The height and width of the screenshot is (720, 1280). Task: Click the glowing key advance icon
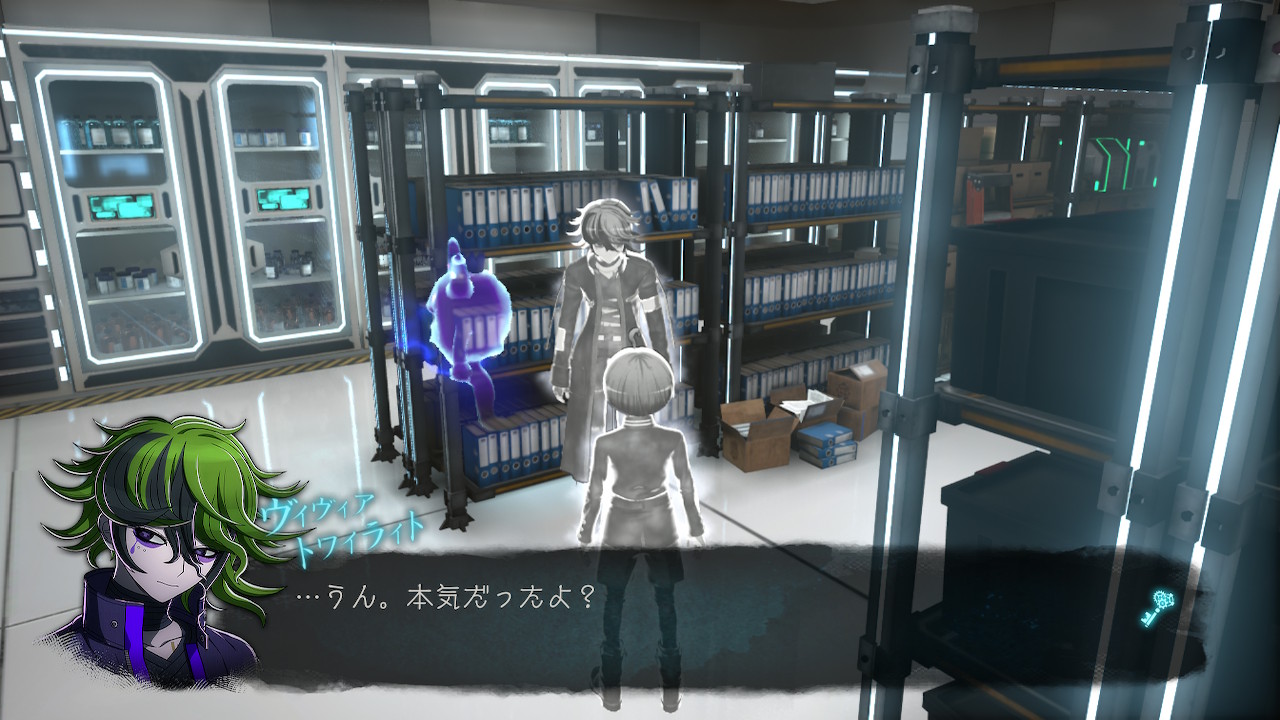pos(1154,608)
